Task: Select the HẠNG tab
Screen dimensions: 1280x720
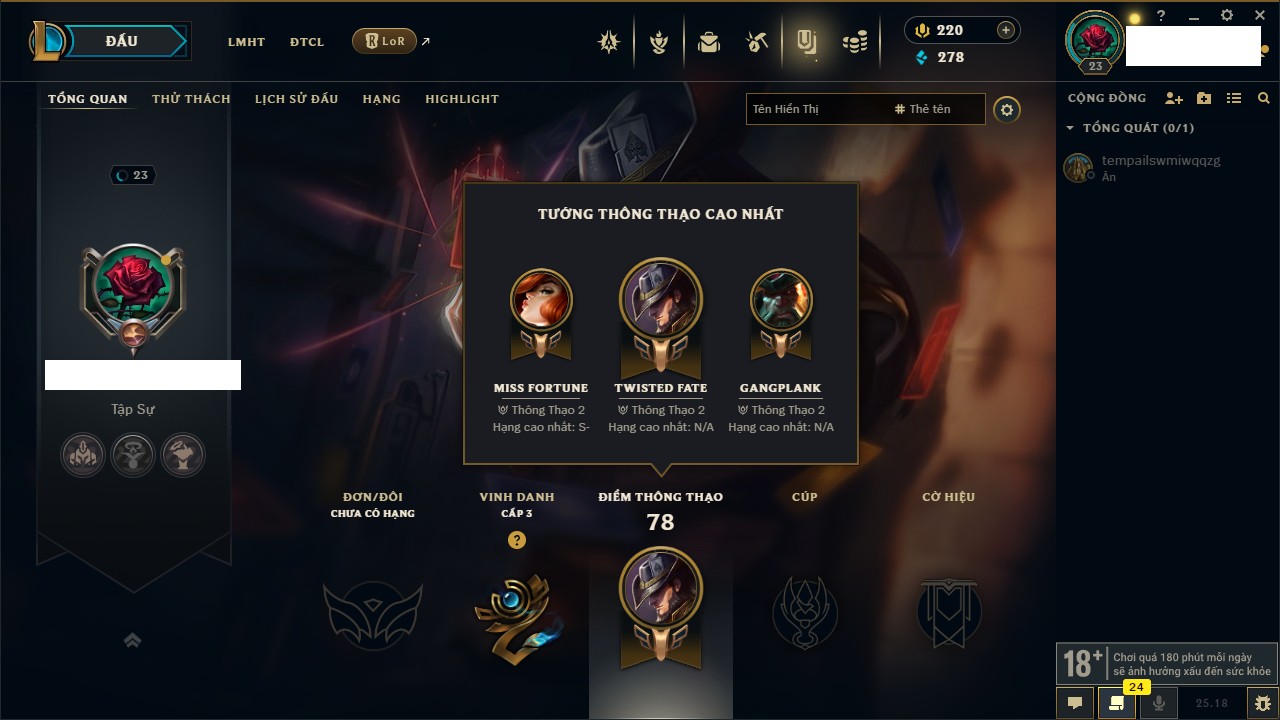Action: click(381, 99)
